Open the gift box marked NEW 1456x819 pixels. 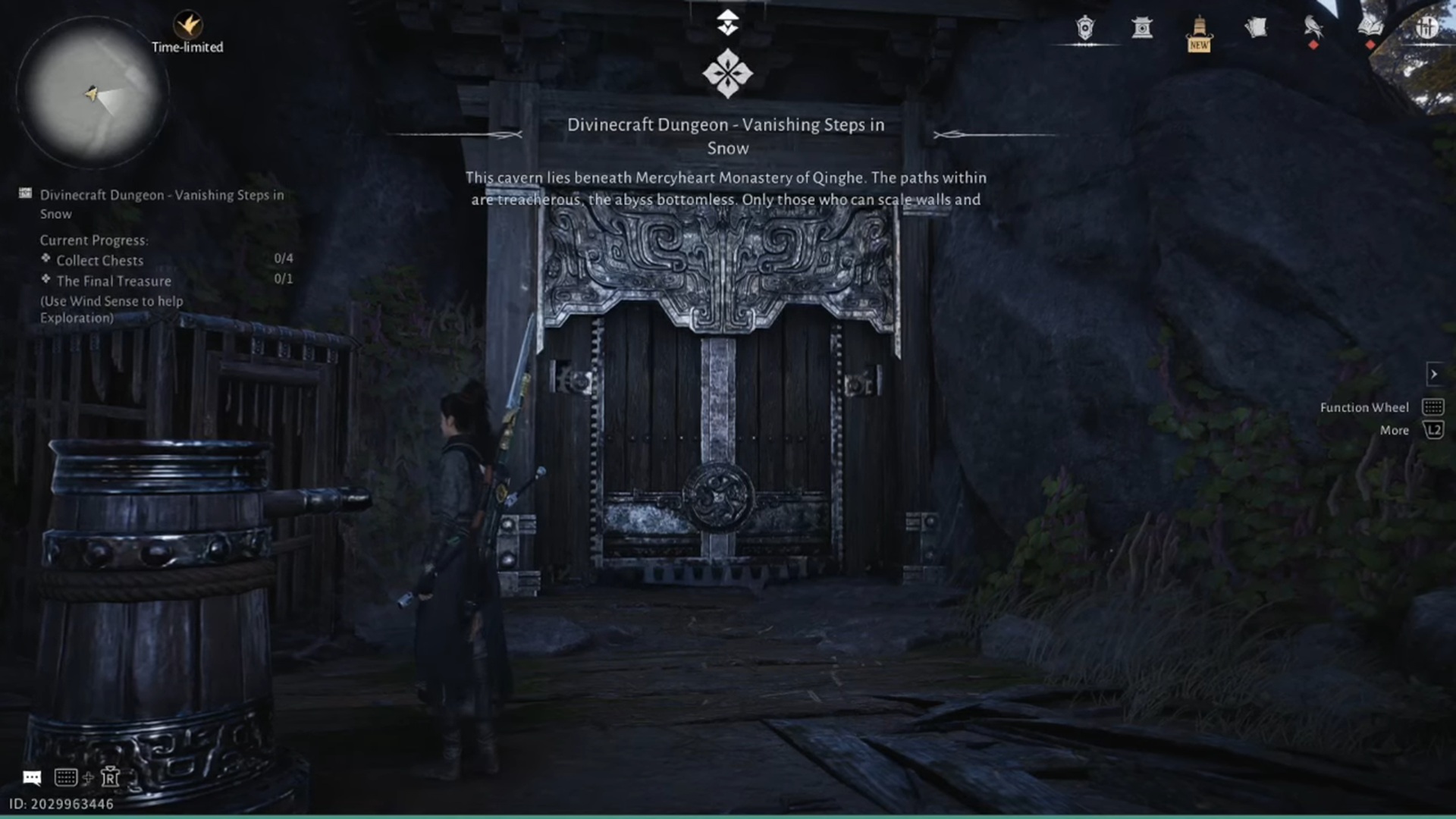[x=1198, y=30]
